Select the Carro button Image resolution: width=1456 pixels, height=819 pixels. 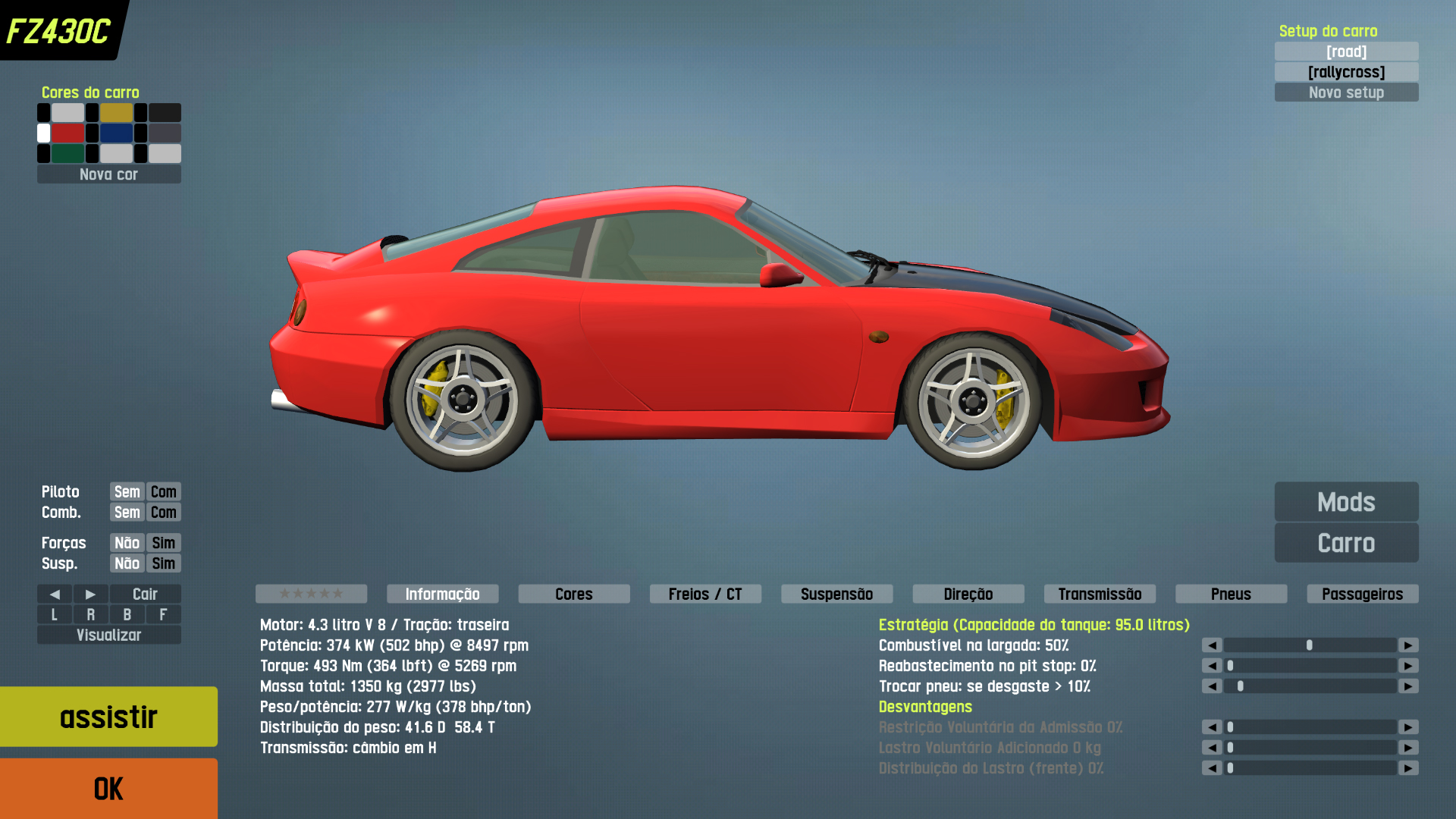[x=1346, y=543]
